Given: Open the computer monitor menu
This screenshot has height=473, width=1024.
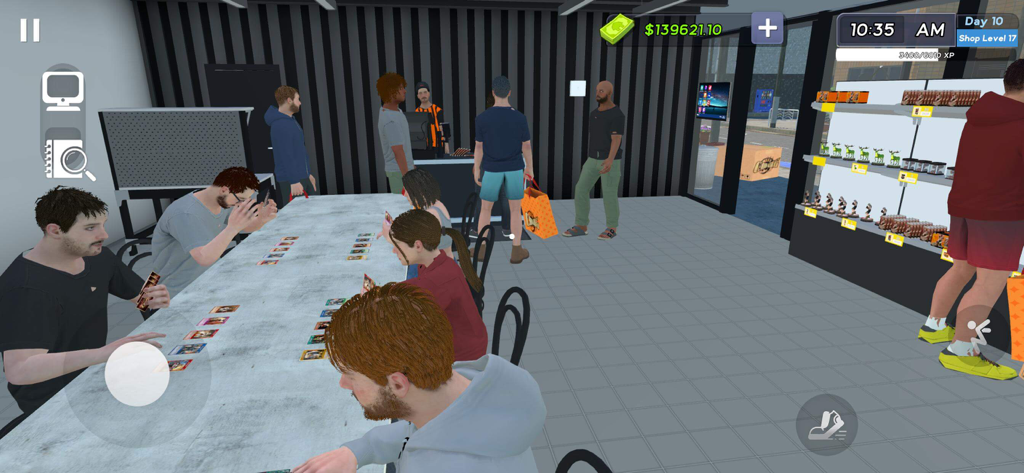Looking at the screenshot, I should [x=63, y=91].
